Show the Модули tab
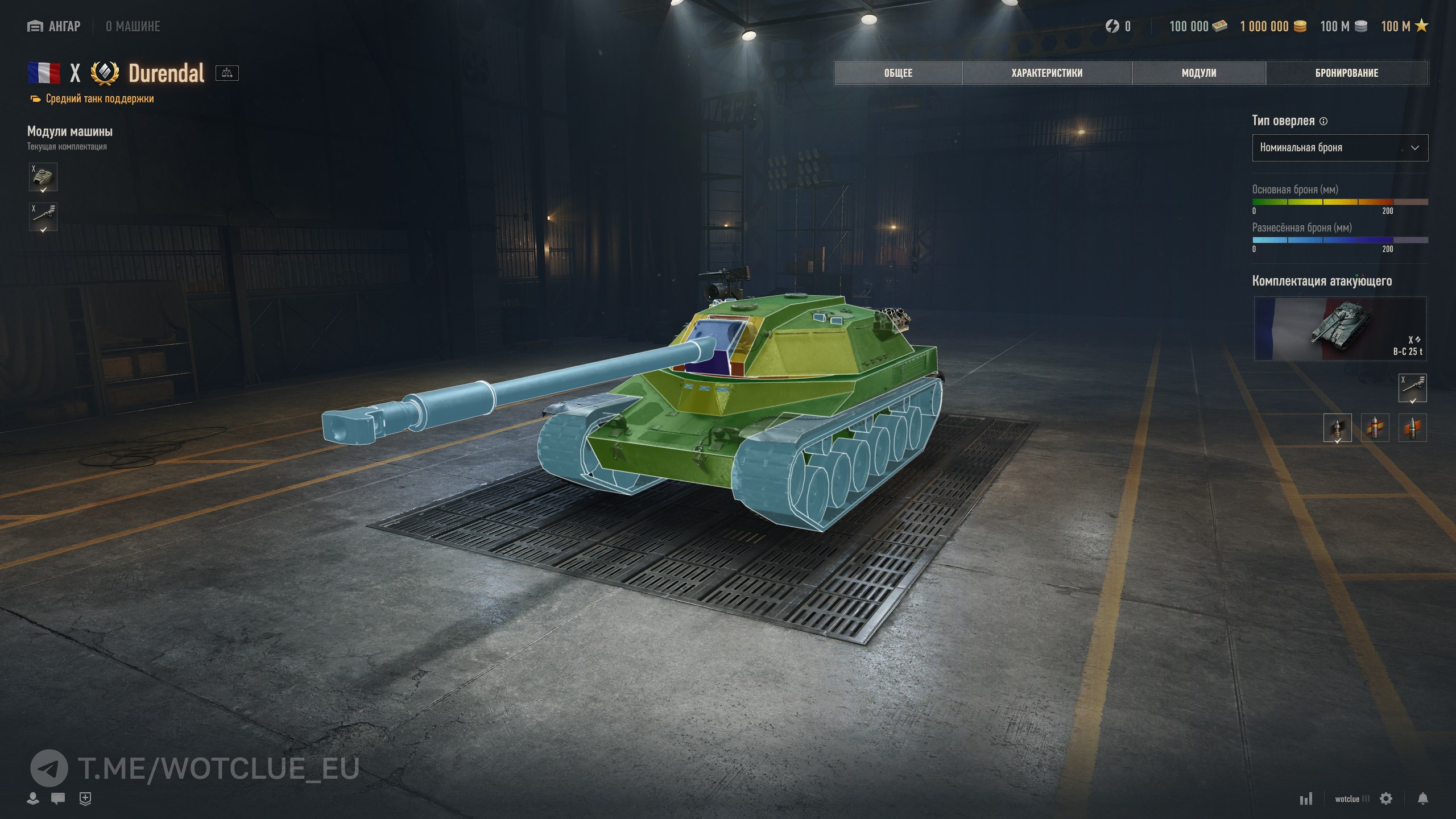1456x819 pixels. 1198,73
